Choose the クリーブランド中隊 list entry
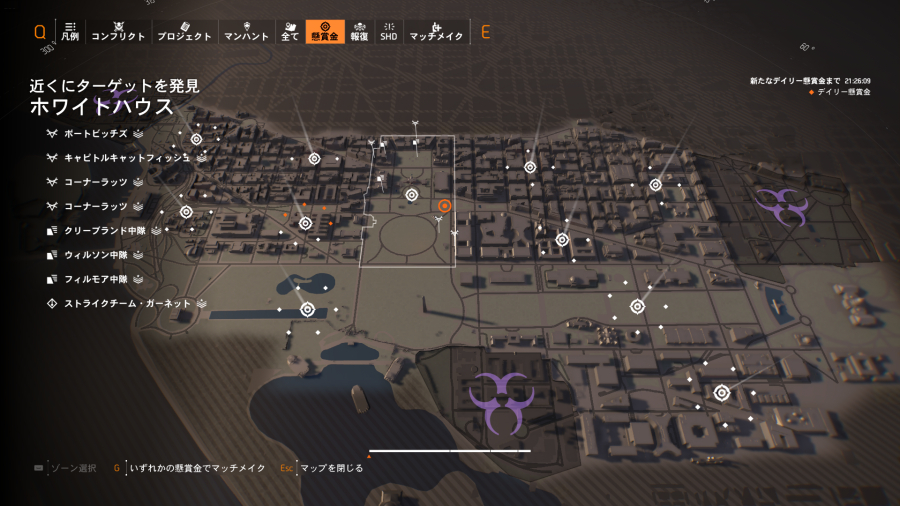This screenshot has height=506, width=900. [103, 231]
